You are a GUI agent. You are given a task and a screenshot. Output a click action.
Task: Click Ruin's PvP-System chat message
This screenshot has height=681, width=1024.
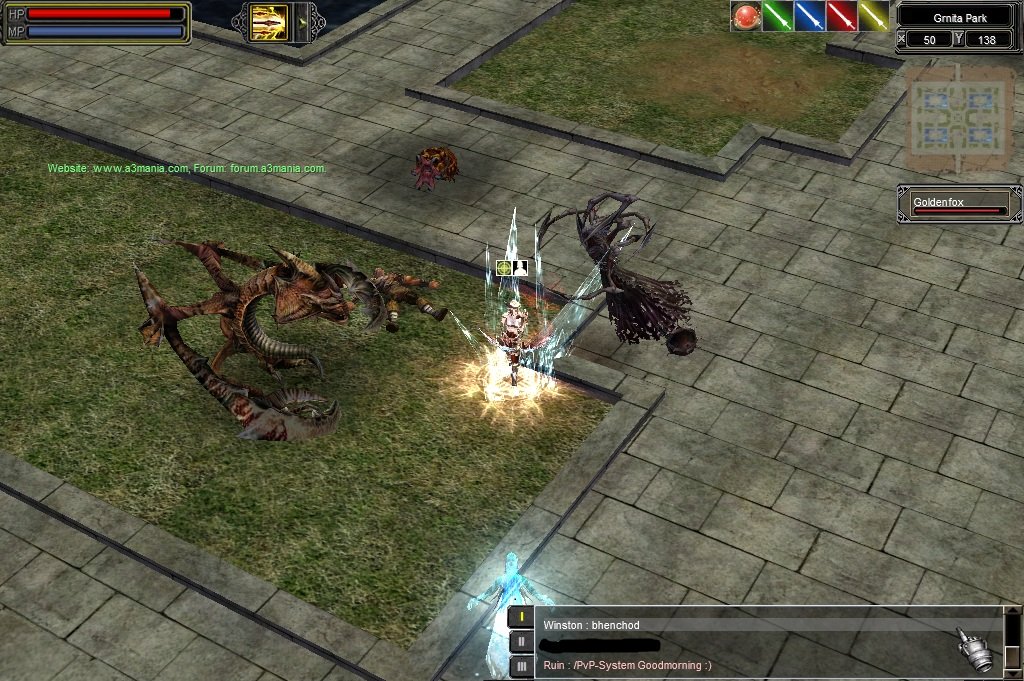(627, 664)
